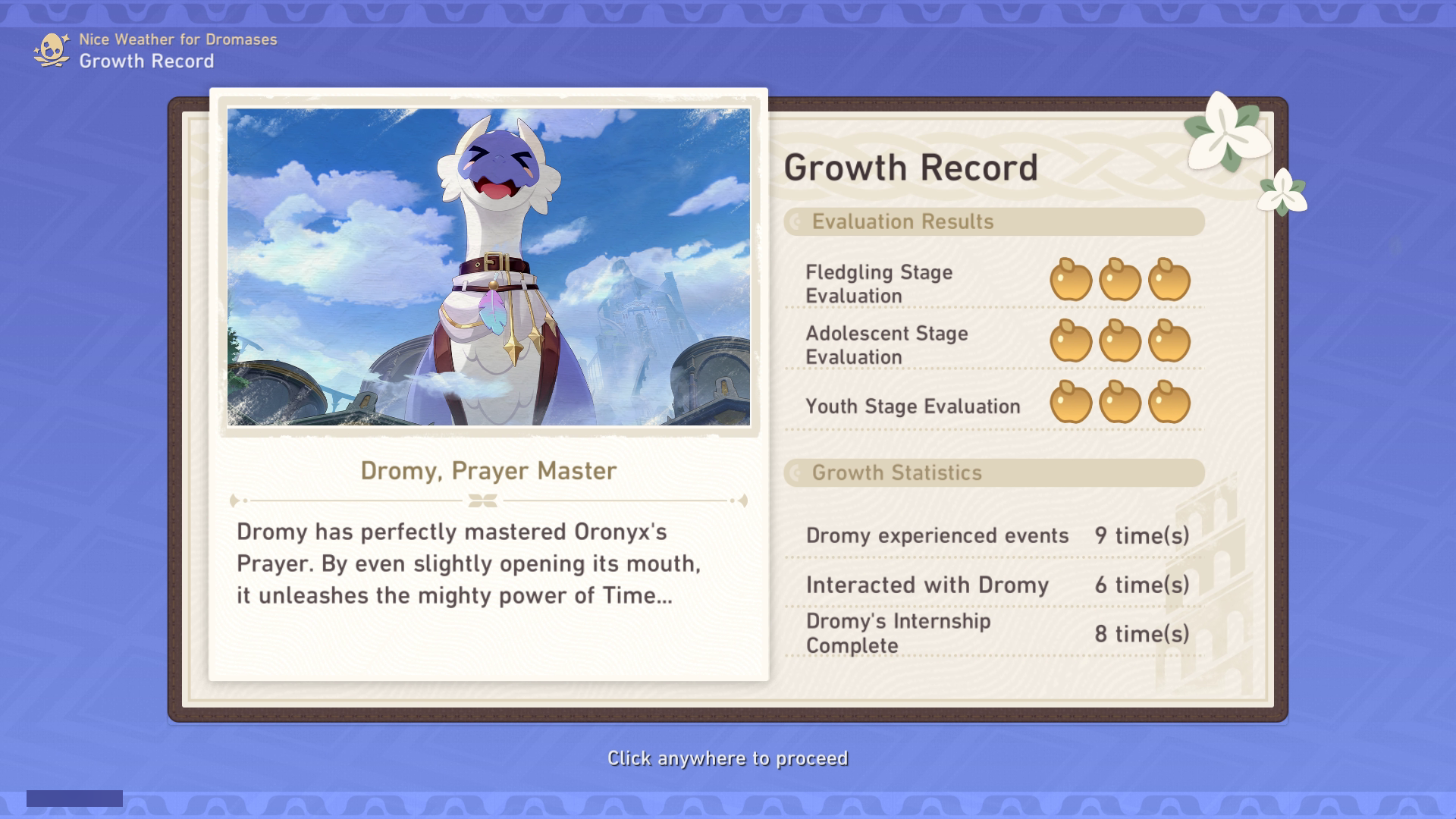1456x819 pixels.
Task: Click the Growth Record subtitle top-left
Action: tap(147, 62)
